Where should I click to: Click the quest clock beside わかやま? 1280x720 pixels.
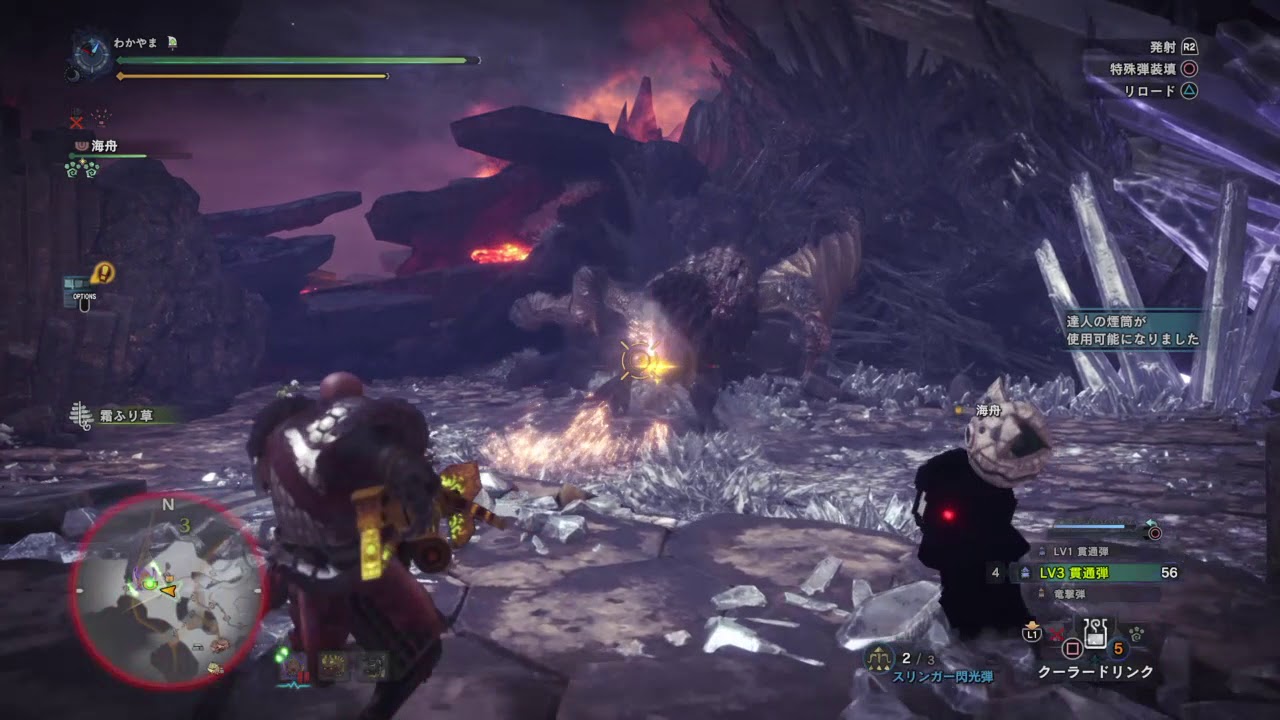90,52
